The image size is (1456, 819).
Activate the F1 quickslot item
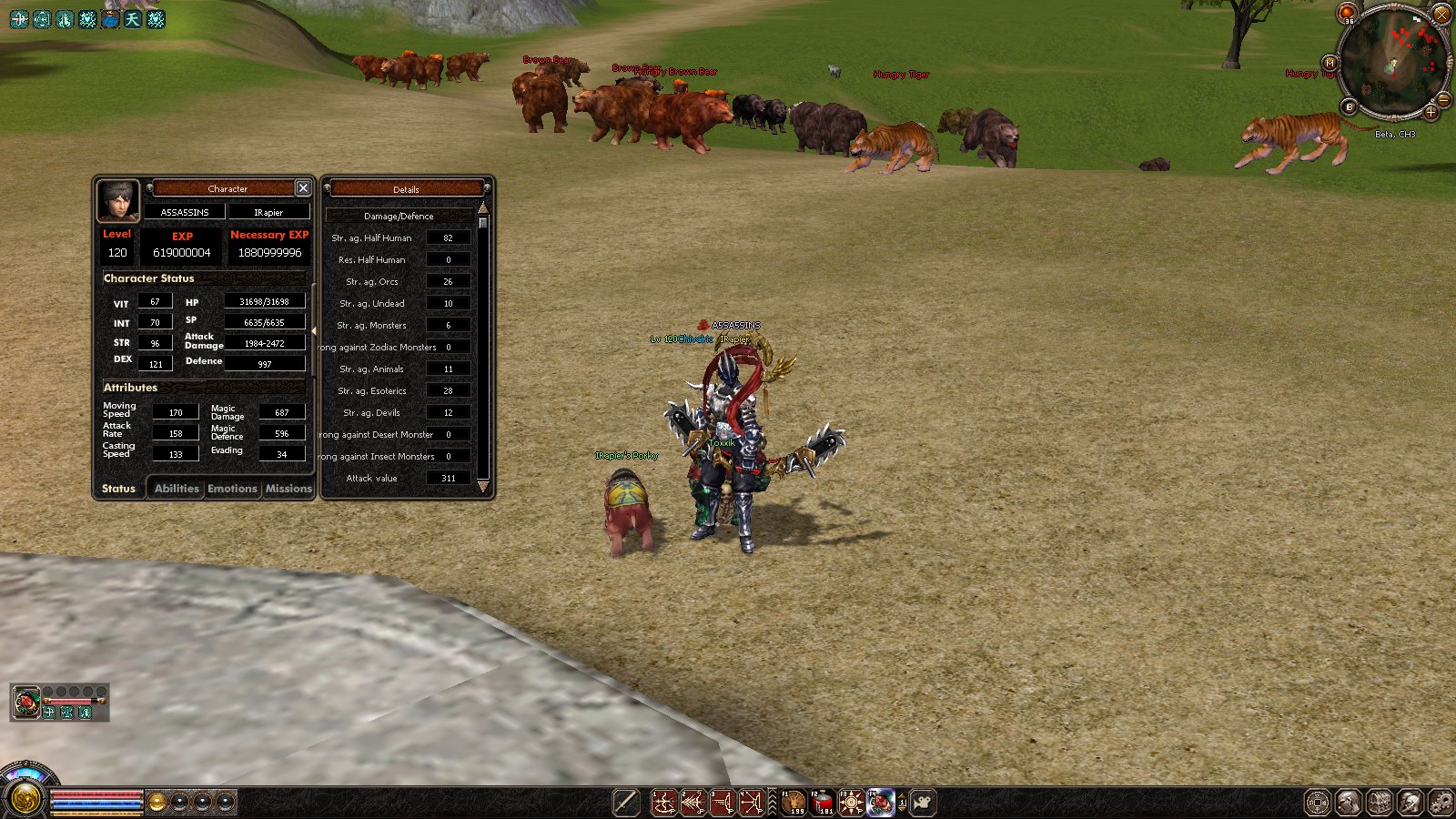pos(794,803)
